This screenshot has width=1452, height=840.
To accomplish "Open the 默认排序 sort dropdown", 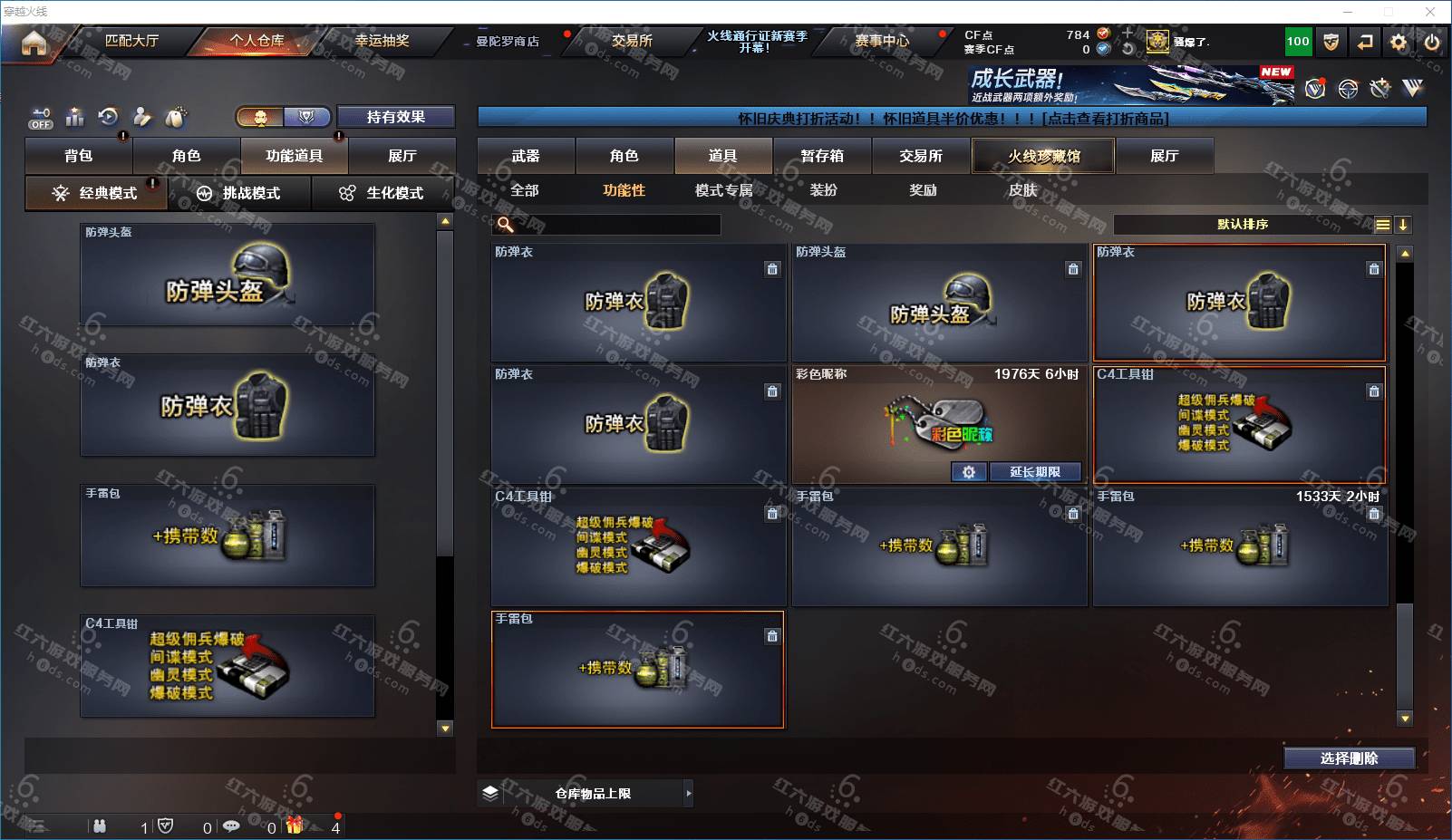I will tap(1243, 225).
